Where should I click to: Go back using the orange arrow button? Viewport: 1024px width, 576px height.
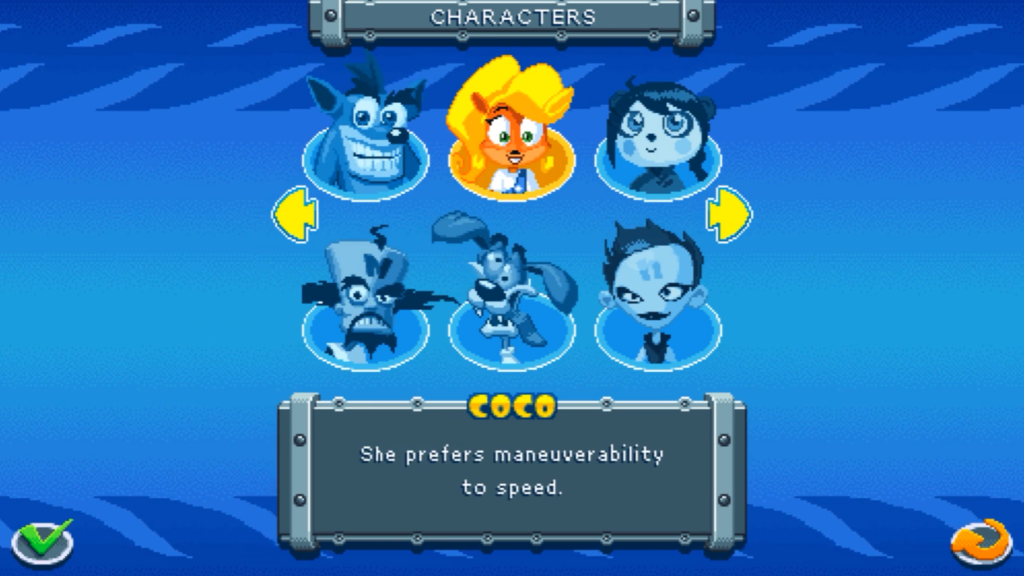(981, 541)
